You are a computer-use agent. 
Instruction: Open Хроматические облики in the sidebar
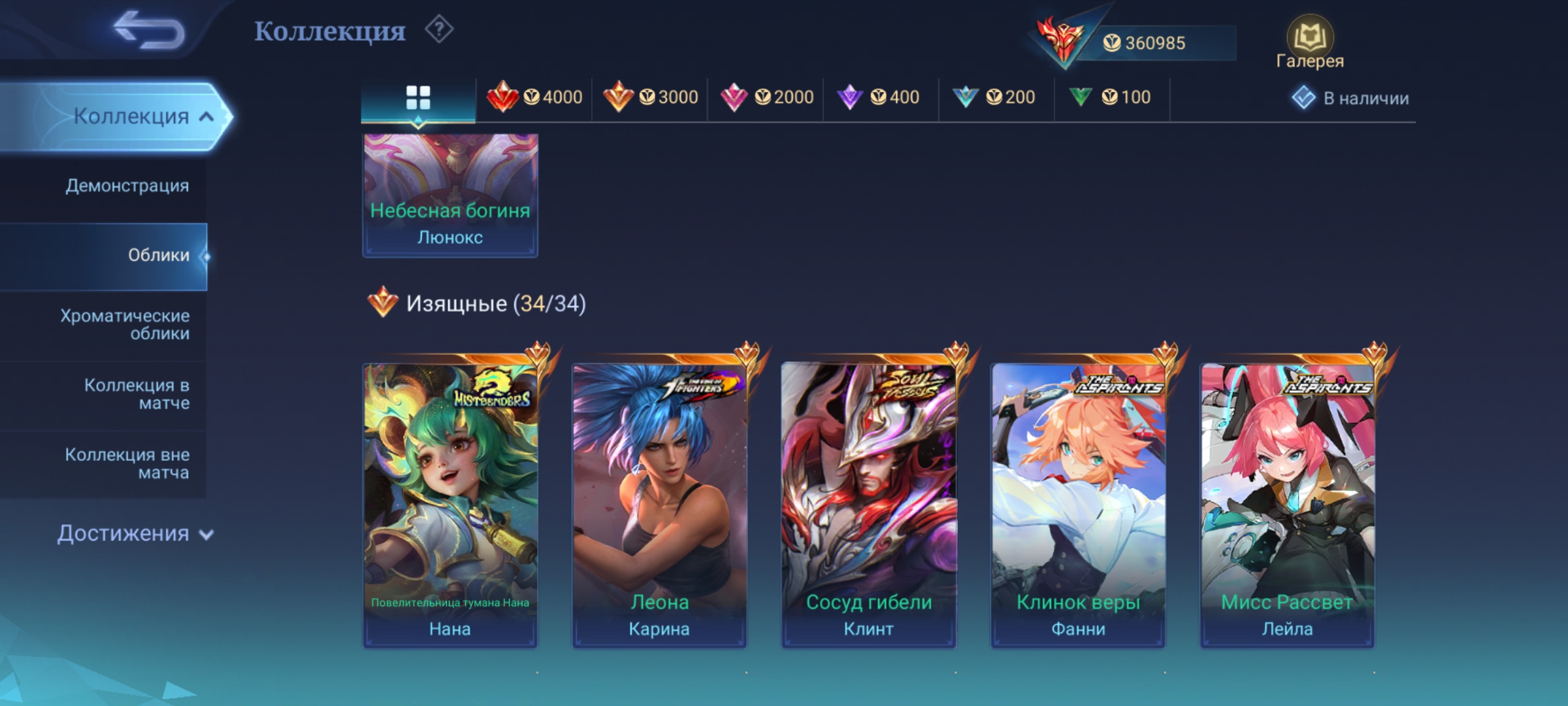click(125, 324)
